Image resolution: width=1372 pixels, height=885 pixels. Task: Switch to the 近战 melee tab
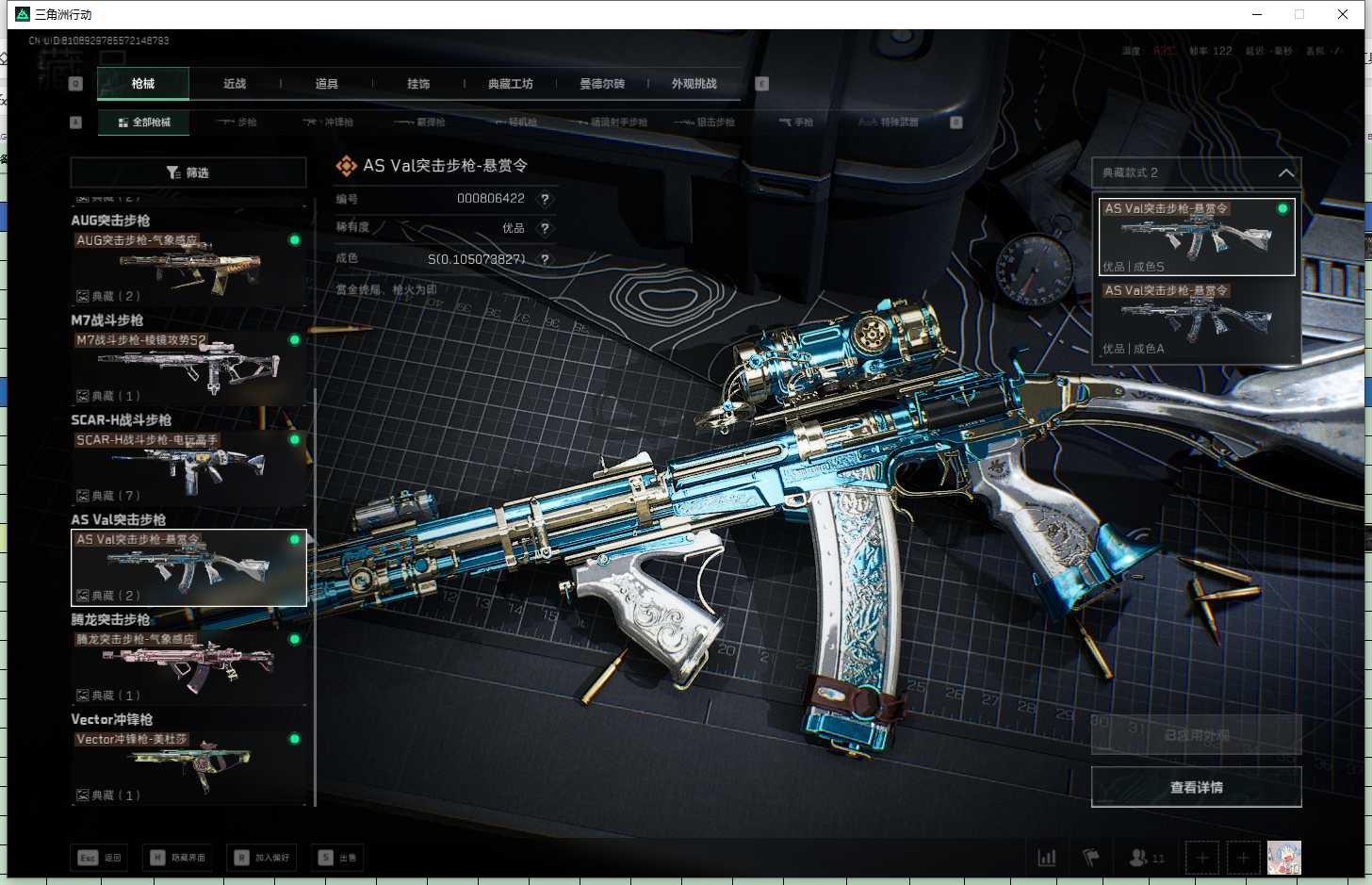pos(235,84)
